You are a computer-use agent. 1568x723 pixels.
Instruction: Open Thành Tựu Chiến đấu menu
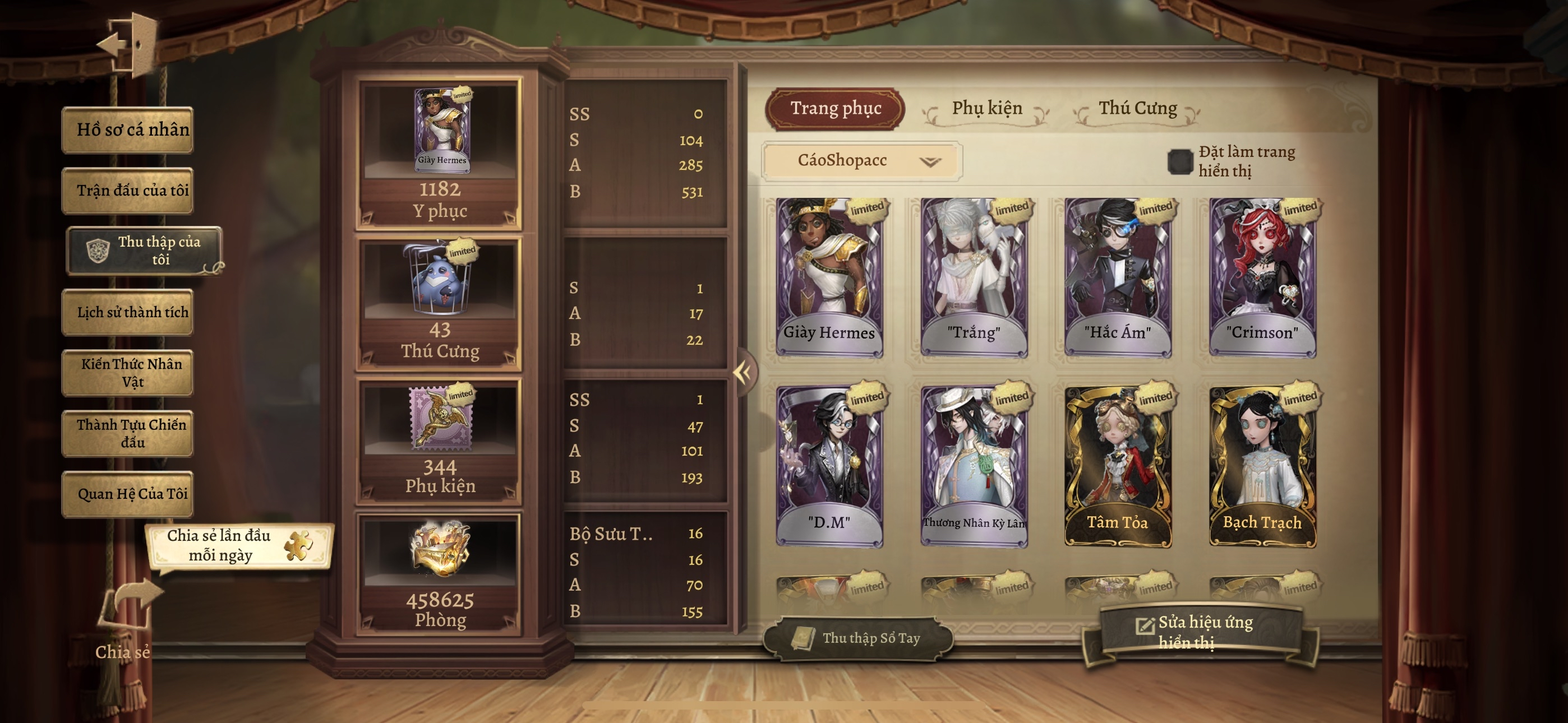(128, 433)
